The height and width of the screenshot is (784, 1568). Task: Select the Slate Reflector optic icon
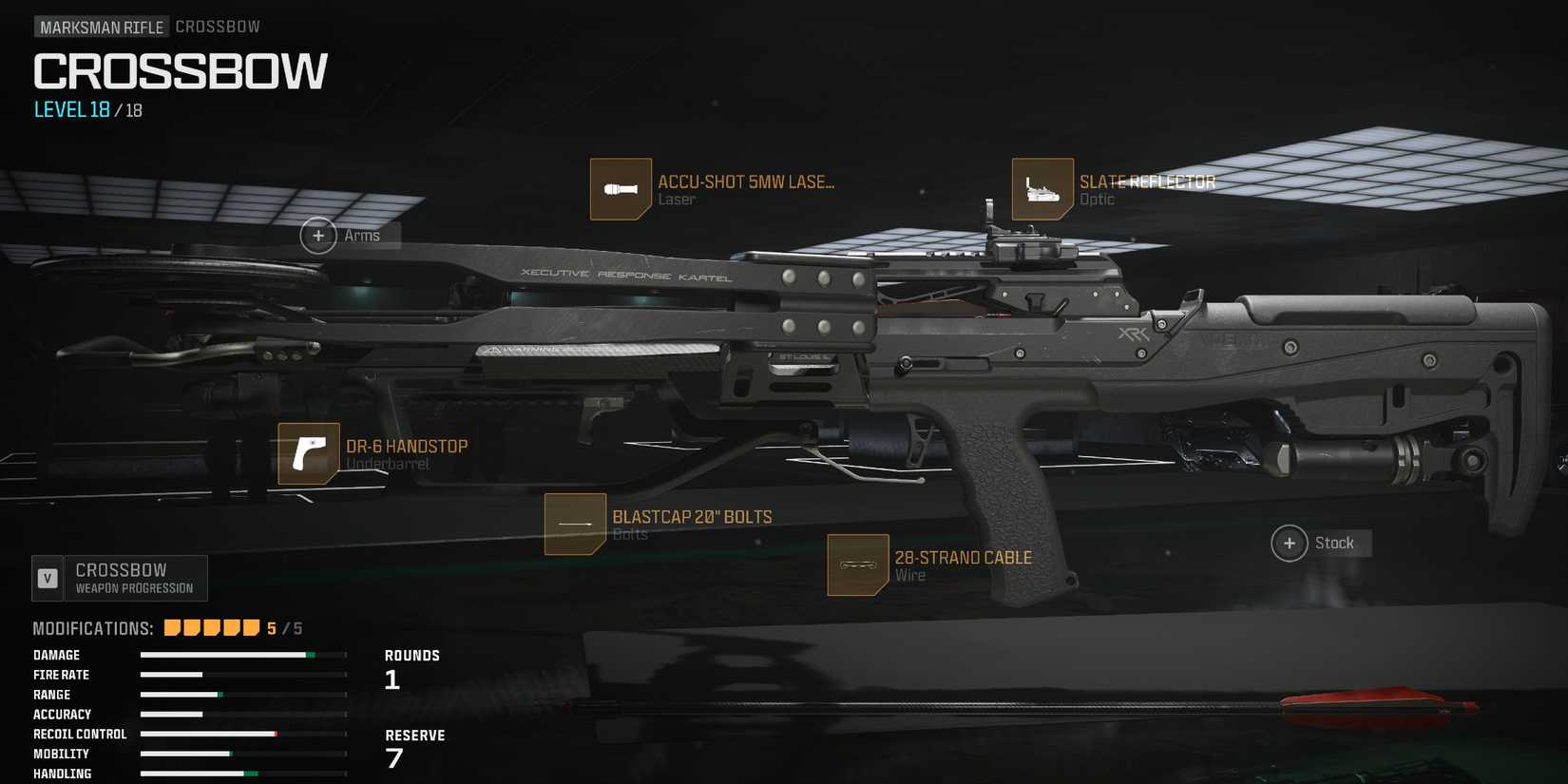(1042, 187)
